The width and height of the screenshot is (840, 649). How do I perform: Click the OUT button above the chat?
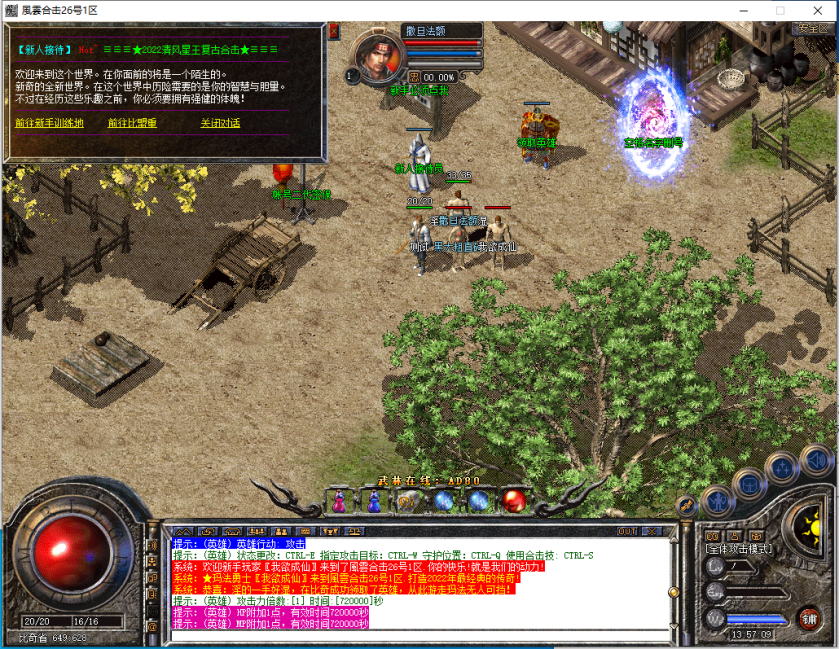tap(628, 531)
